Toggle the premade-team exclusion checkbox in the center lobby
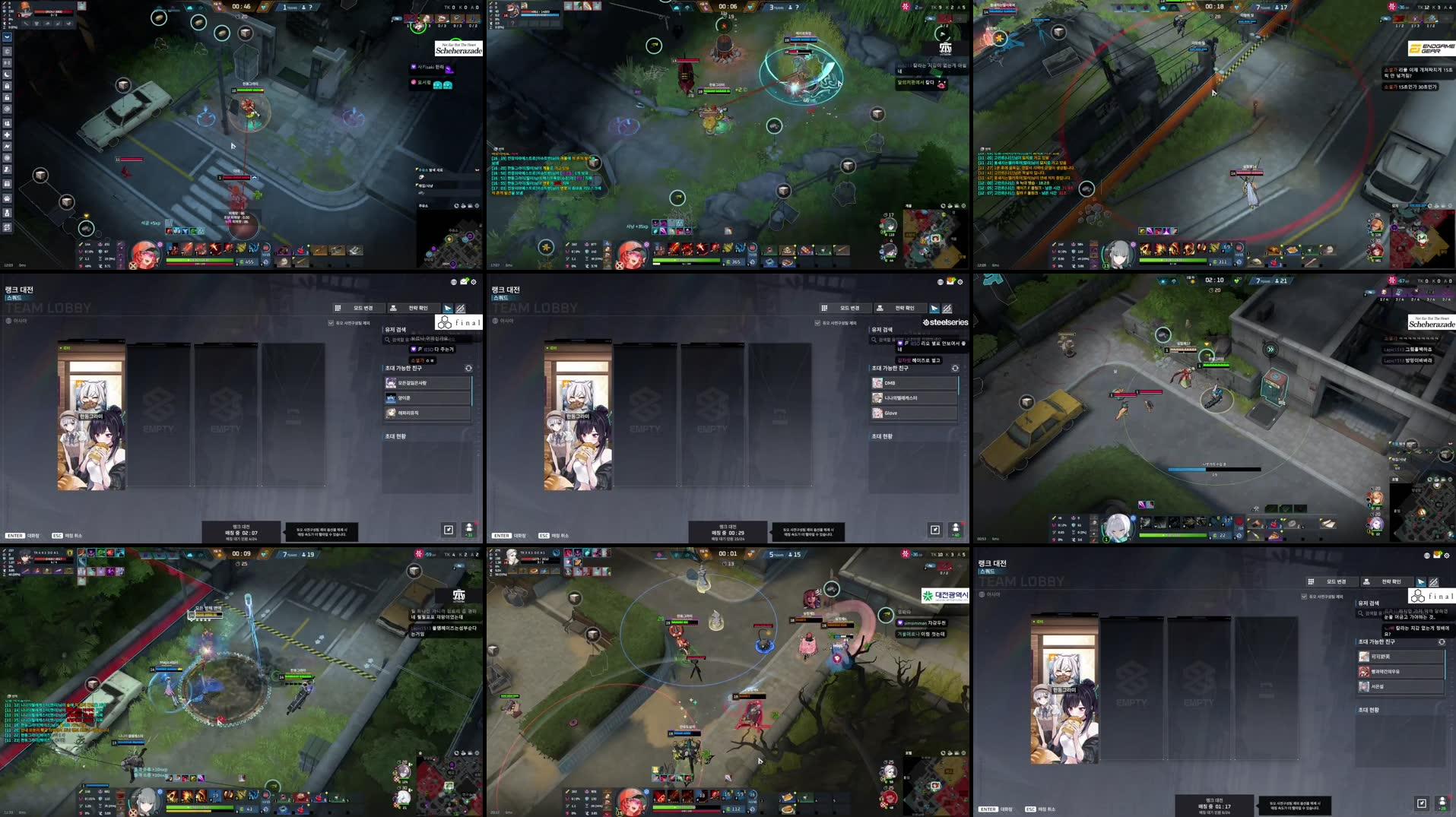The height and width of the screenshot is (817, 1456). [x=817, y=323]
